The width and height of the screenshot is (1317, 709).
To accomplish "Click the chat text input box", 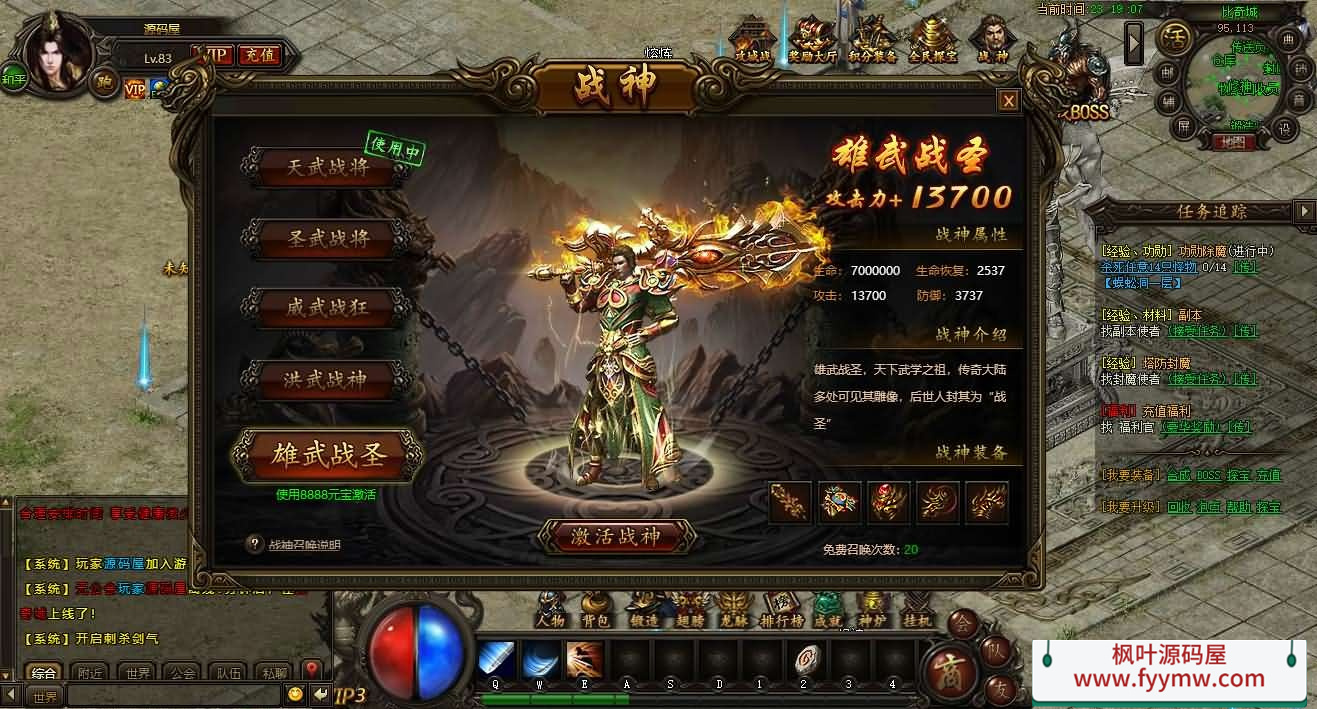I will point(170,695).
